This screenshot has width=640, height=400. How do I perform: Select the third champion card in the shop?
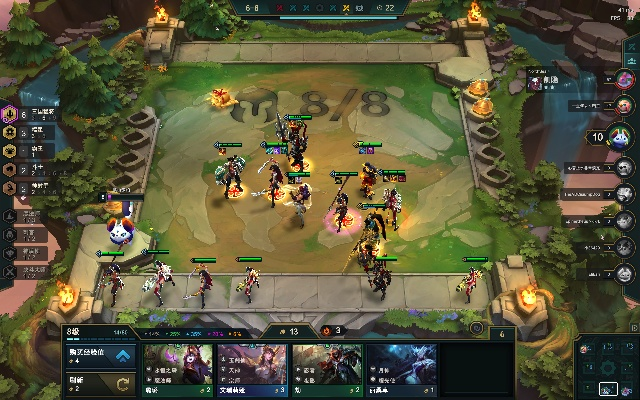[326, 371]
